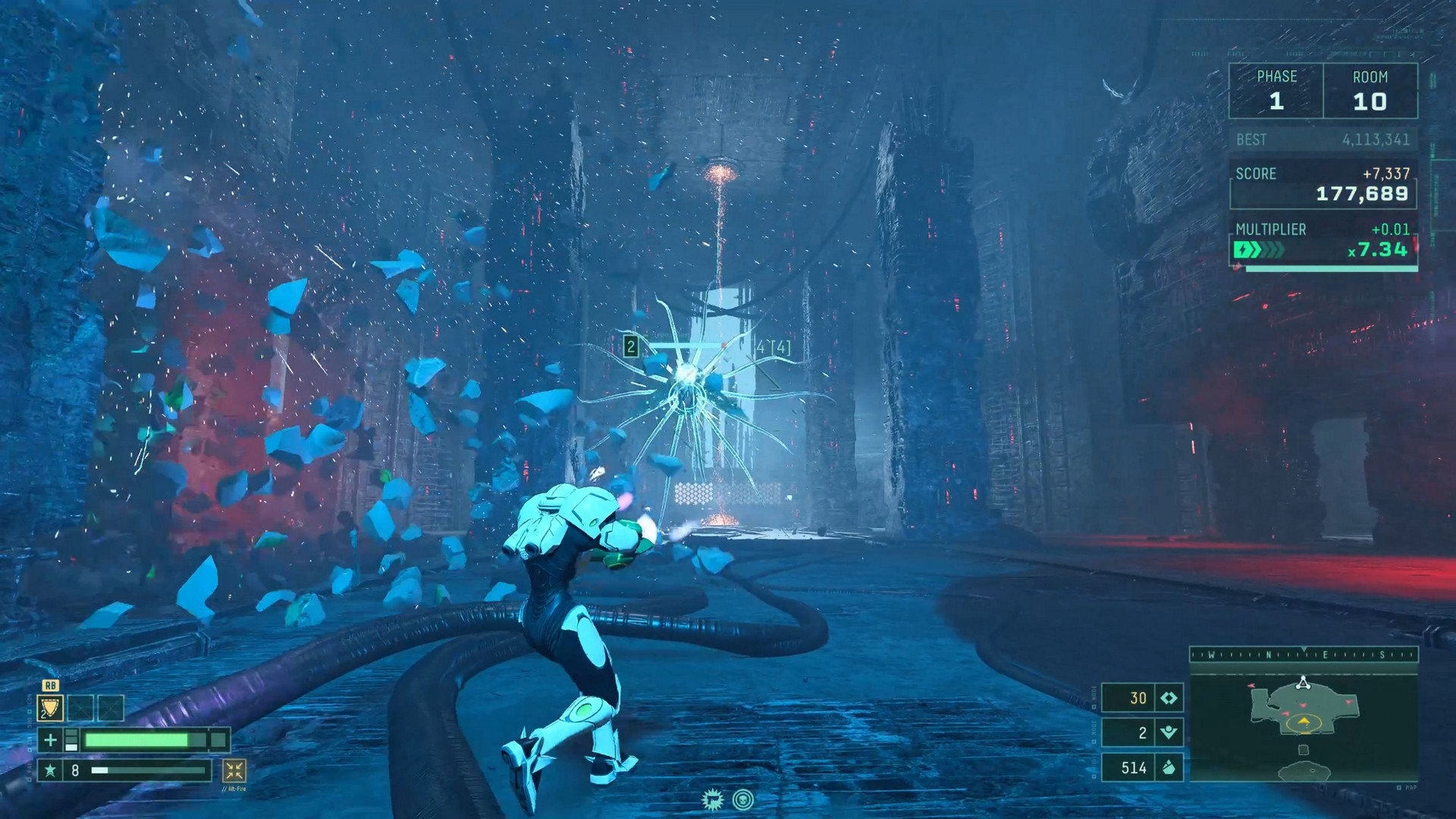Select the star rank icon
The image size is (1456, 819).
[x=51, y=773]
